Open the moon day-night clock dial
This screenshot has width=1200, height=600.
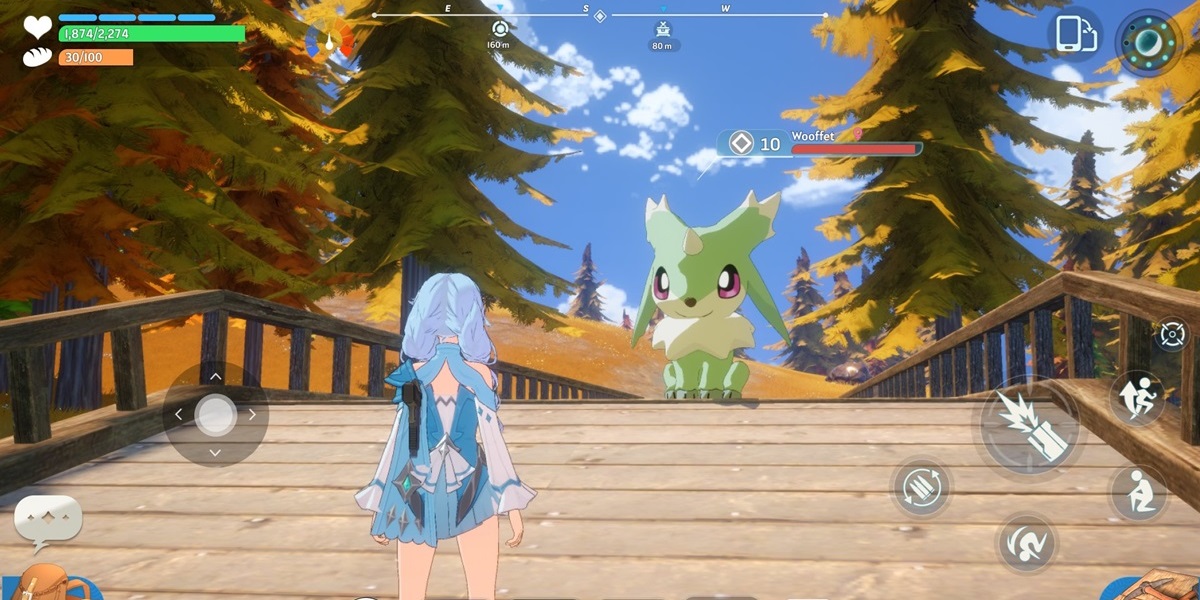[x=1148, y=42]
